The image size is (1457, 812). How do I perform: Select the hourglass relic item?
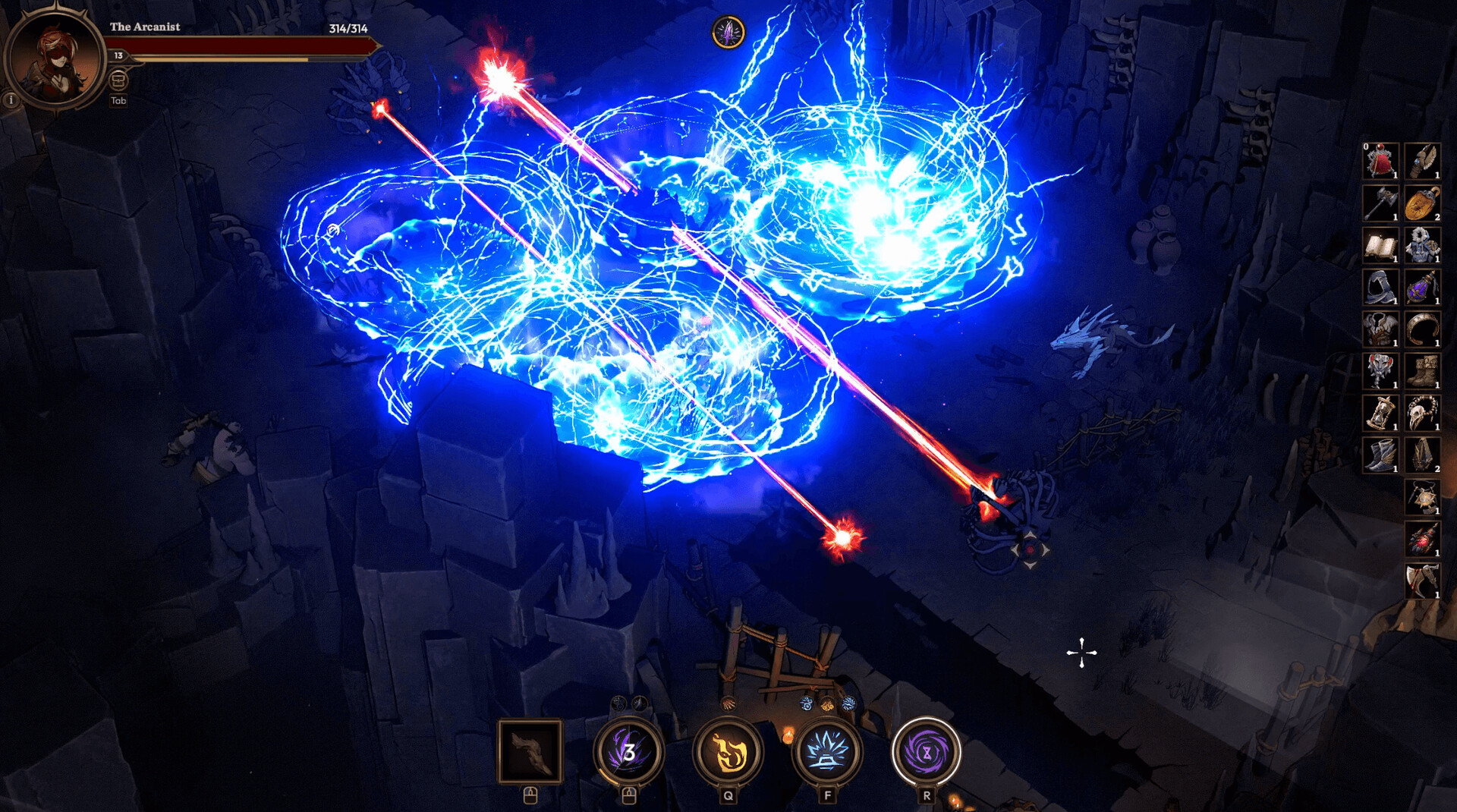pos(1380,413)
